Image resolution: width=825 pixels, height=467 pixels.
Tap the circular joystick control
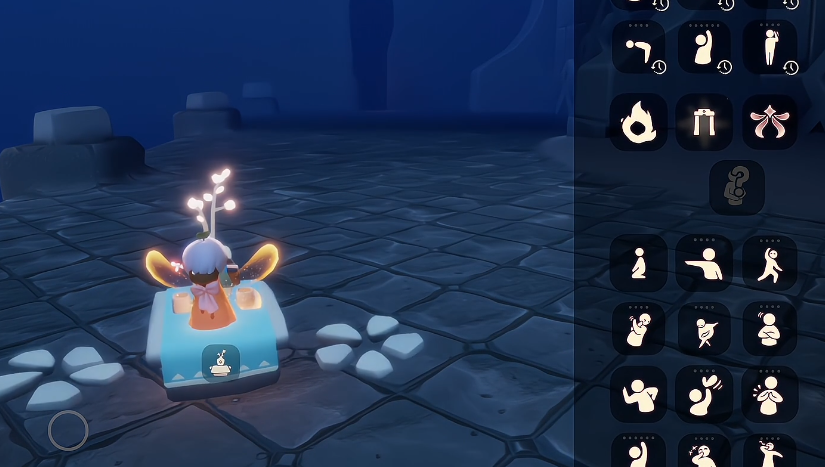pyautogui.click(x=68, y=430)
